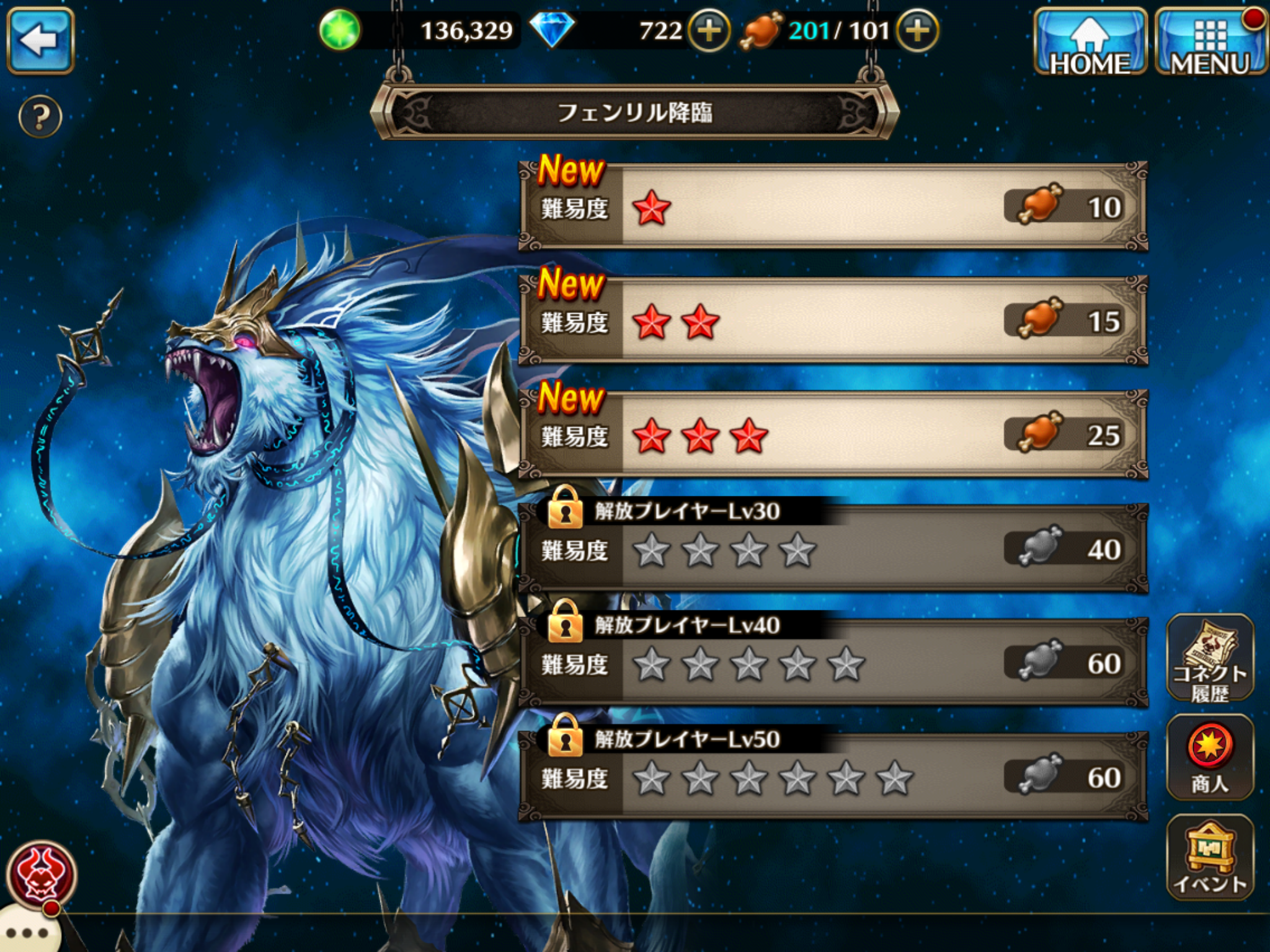Open the イベント event board

[1209, 858]
